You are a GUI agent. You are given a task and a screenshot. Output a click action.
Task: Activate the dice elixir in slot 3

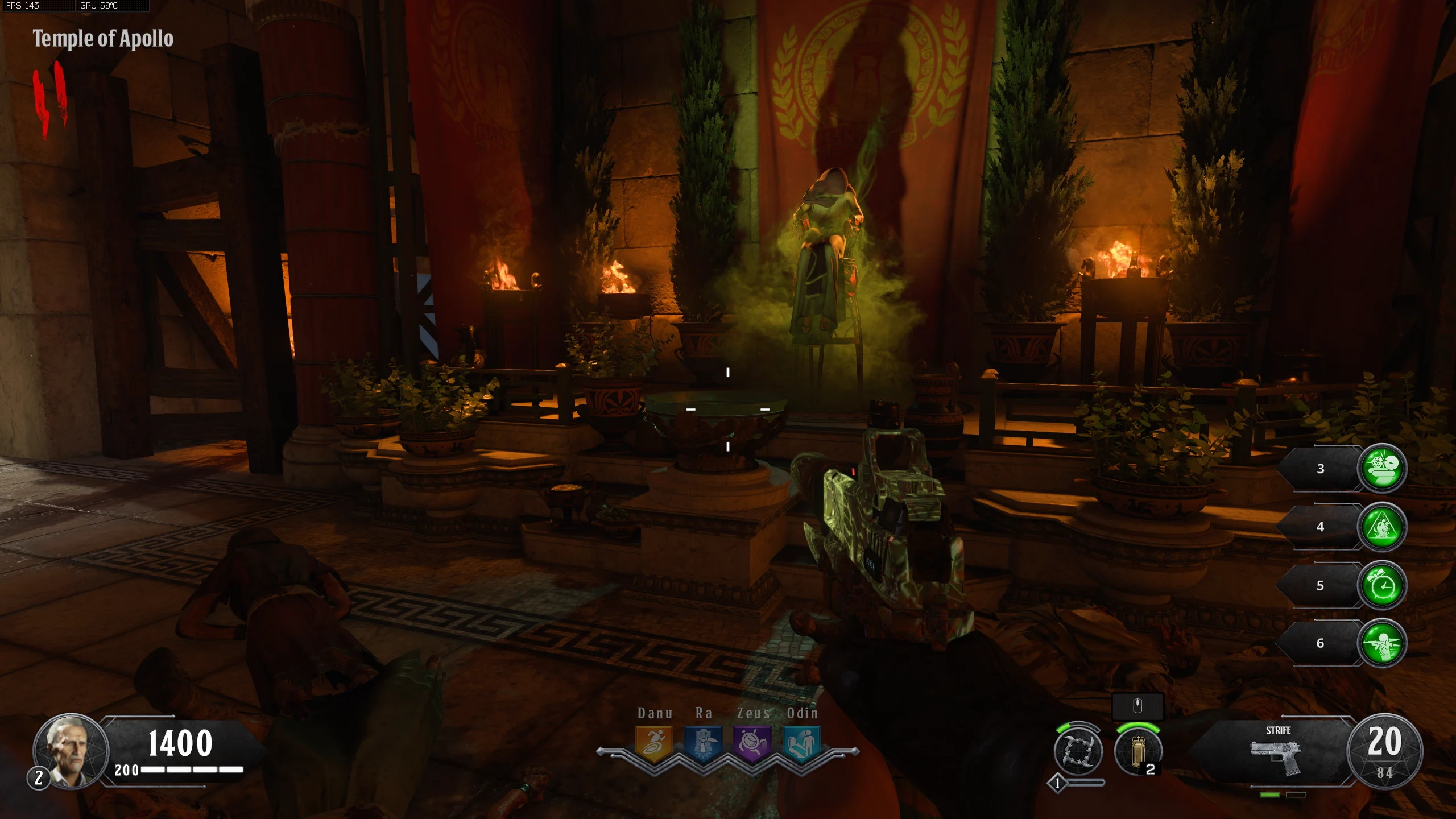pyautogui.click(x=1382, y=468)
